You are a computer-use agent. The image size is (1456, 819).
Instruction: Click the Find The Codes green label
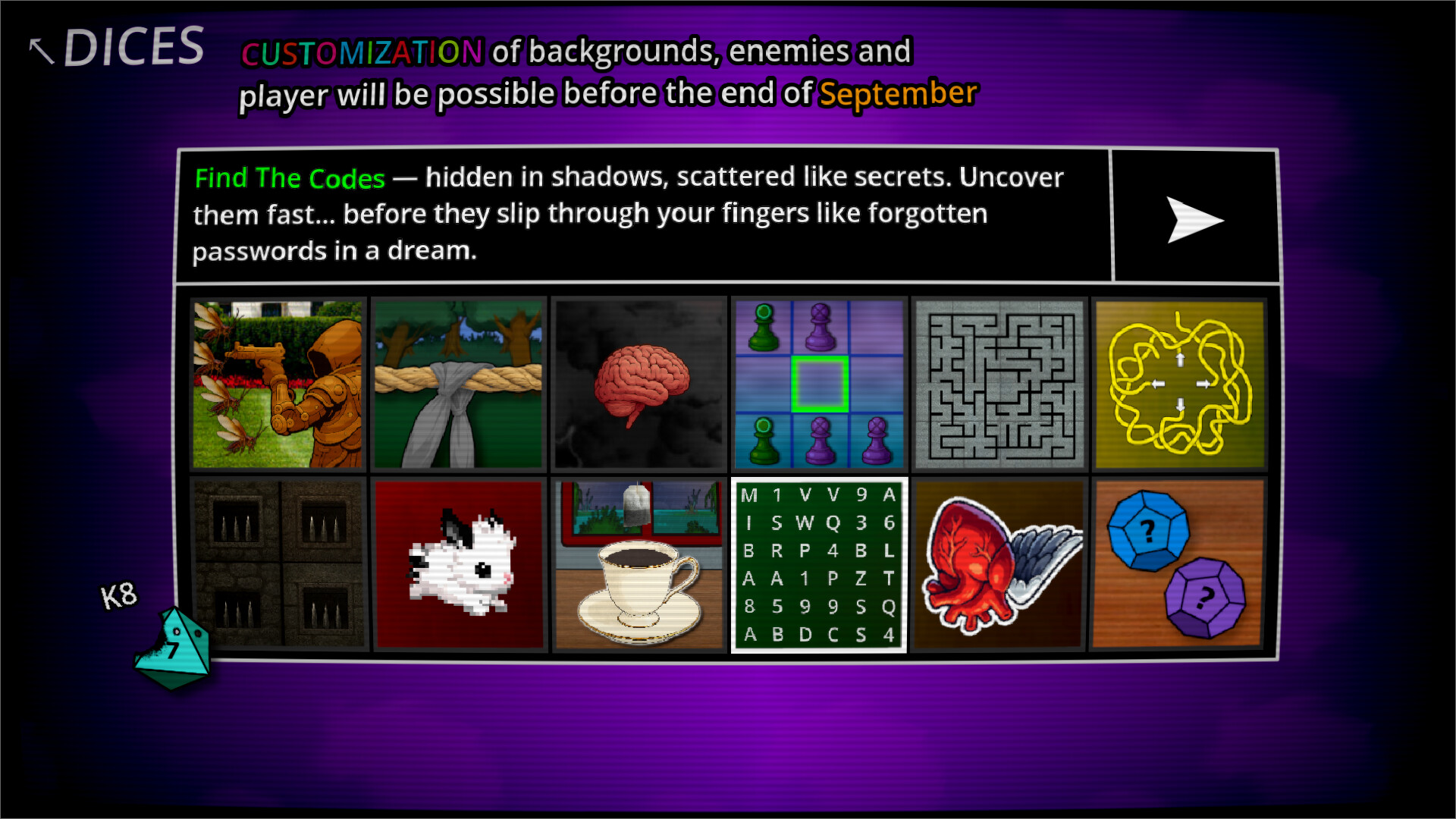[x=289, y=178]
